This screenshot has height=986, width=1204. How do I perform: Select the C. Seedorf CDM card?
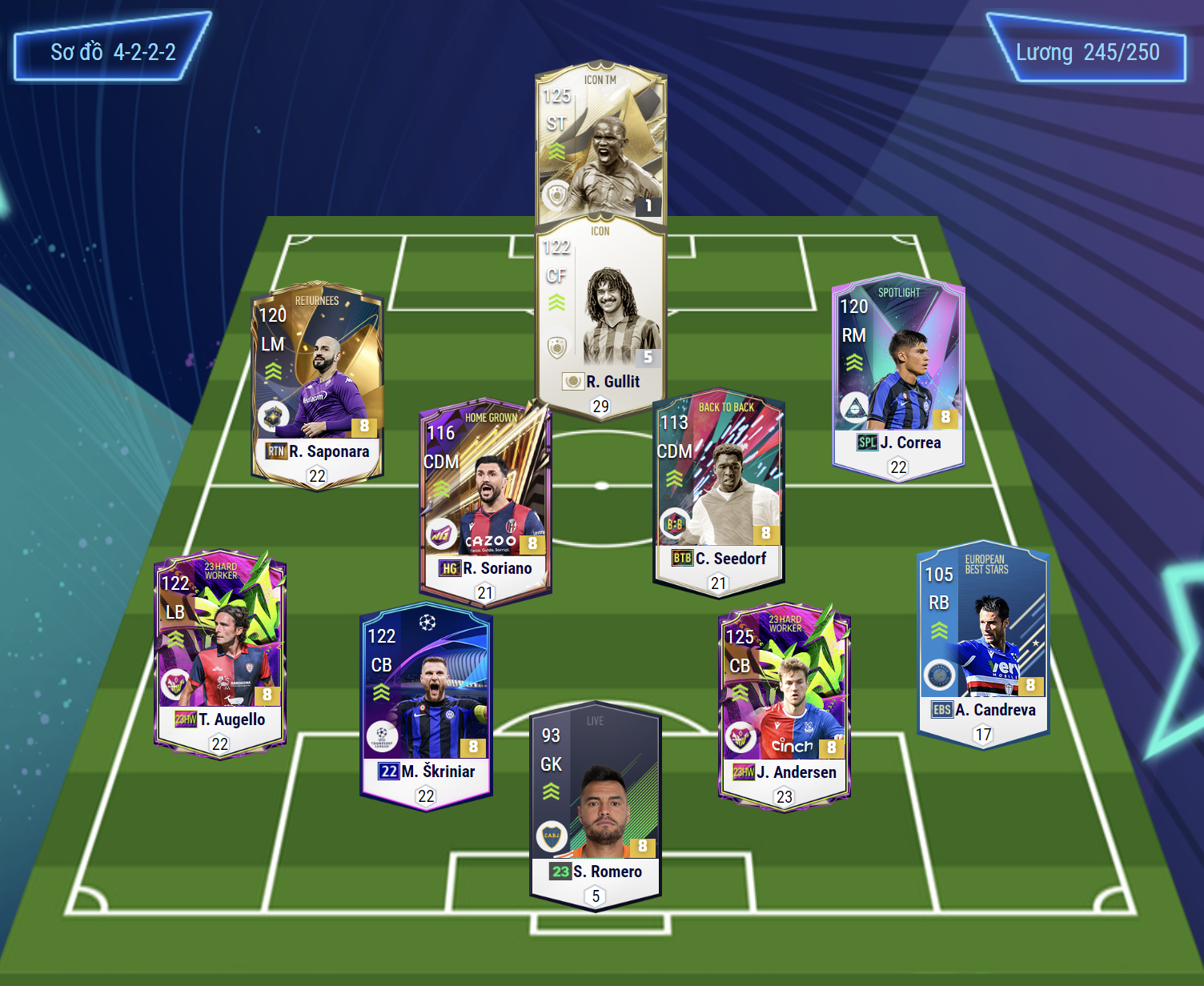[x=718, y=494]
